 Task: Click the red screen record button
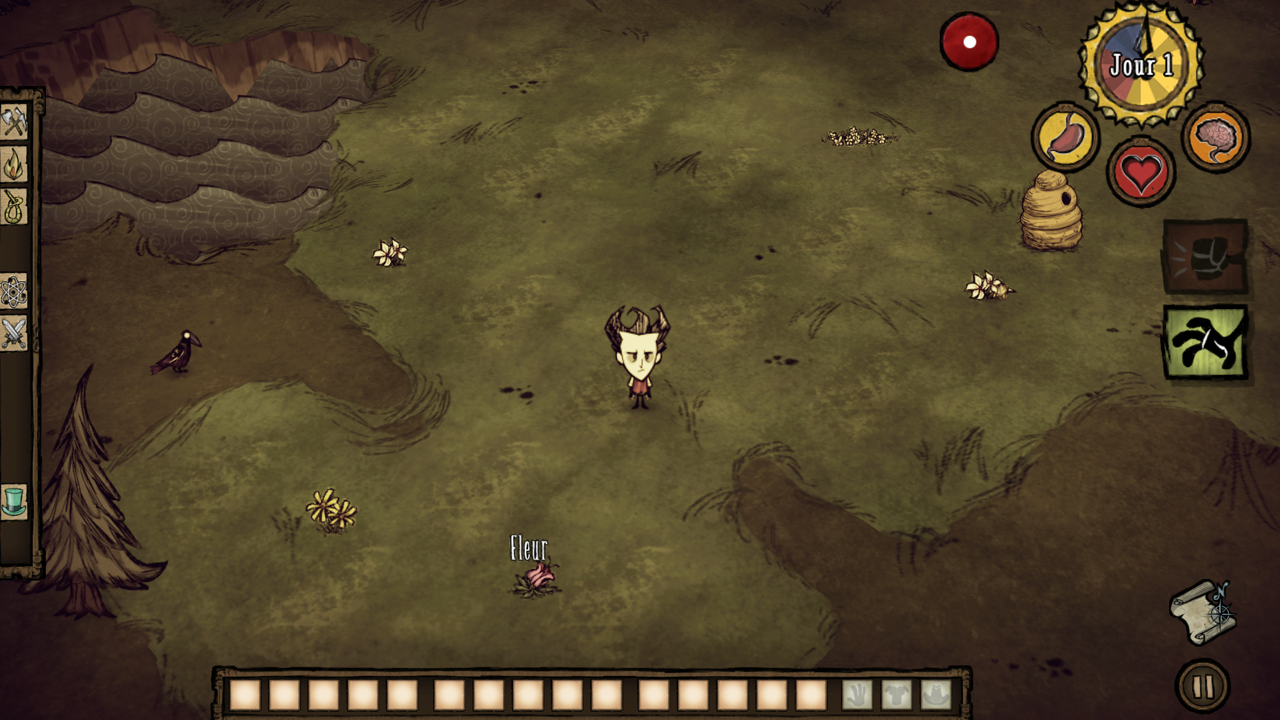[x=969, y=42]
